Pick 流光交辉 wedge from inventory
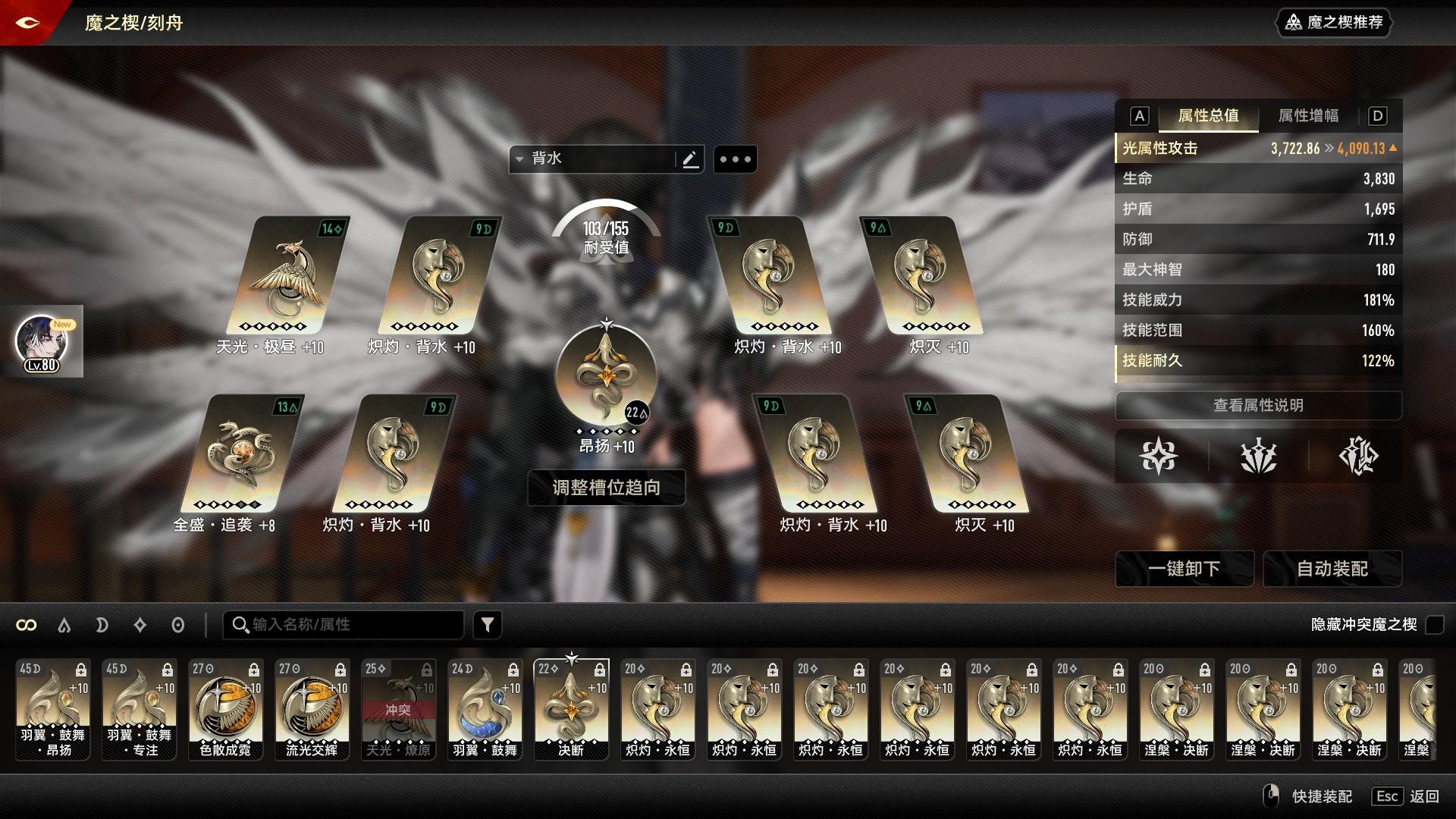Viewport: 1456px width, 819px height. (x=312, y=709)
